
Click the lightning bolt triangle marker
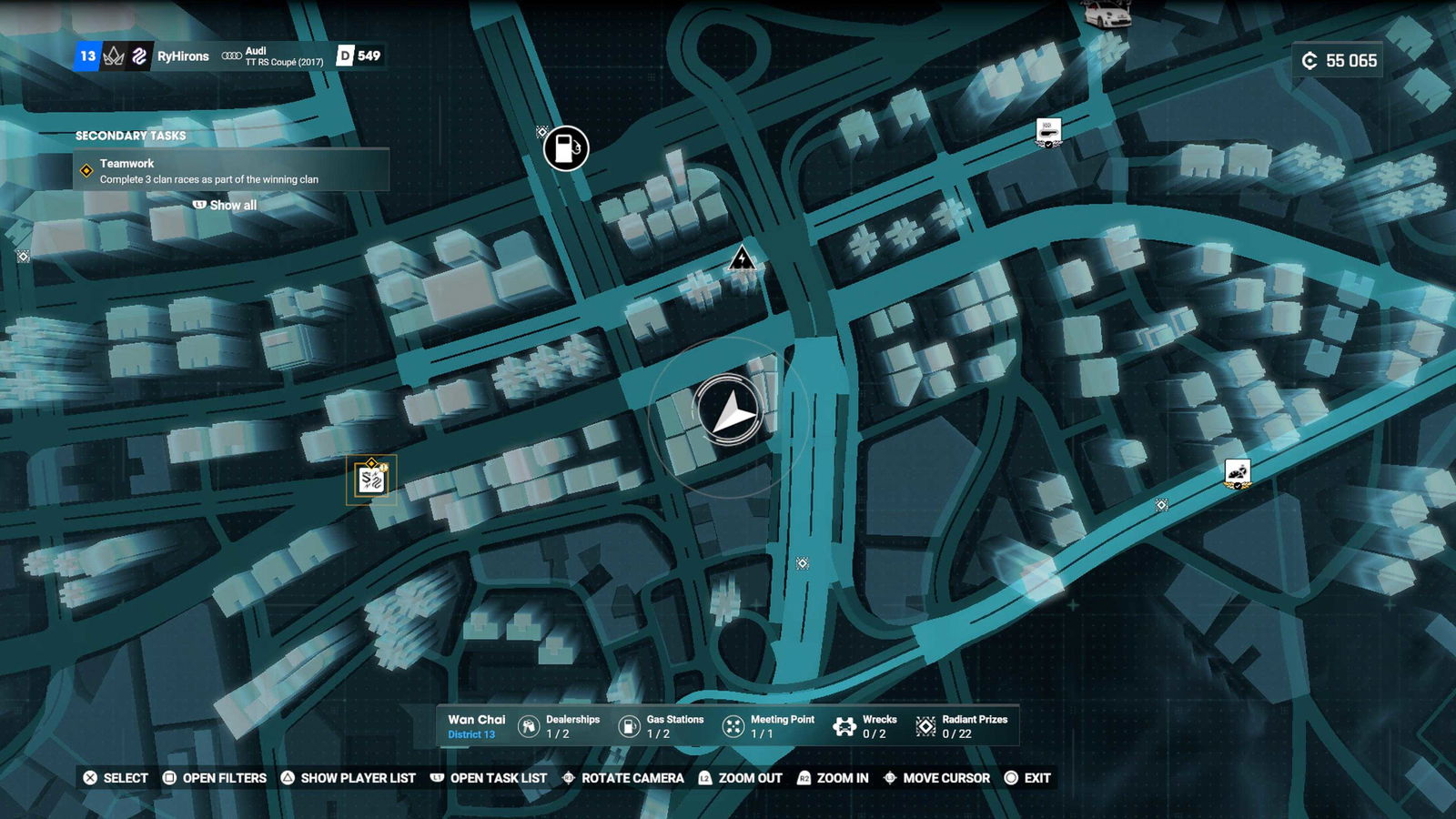[x=743, y=259]
